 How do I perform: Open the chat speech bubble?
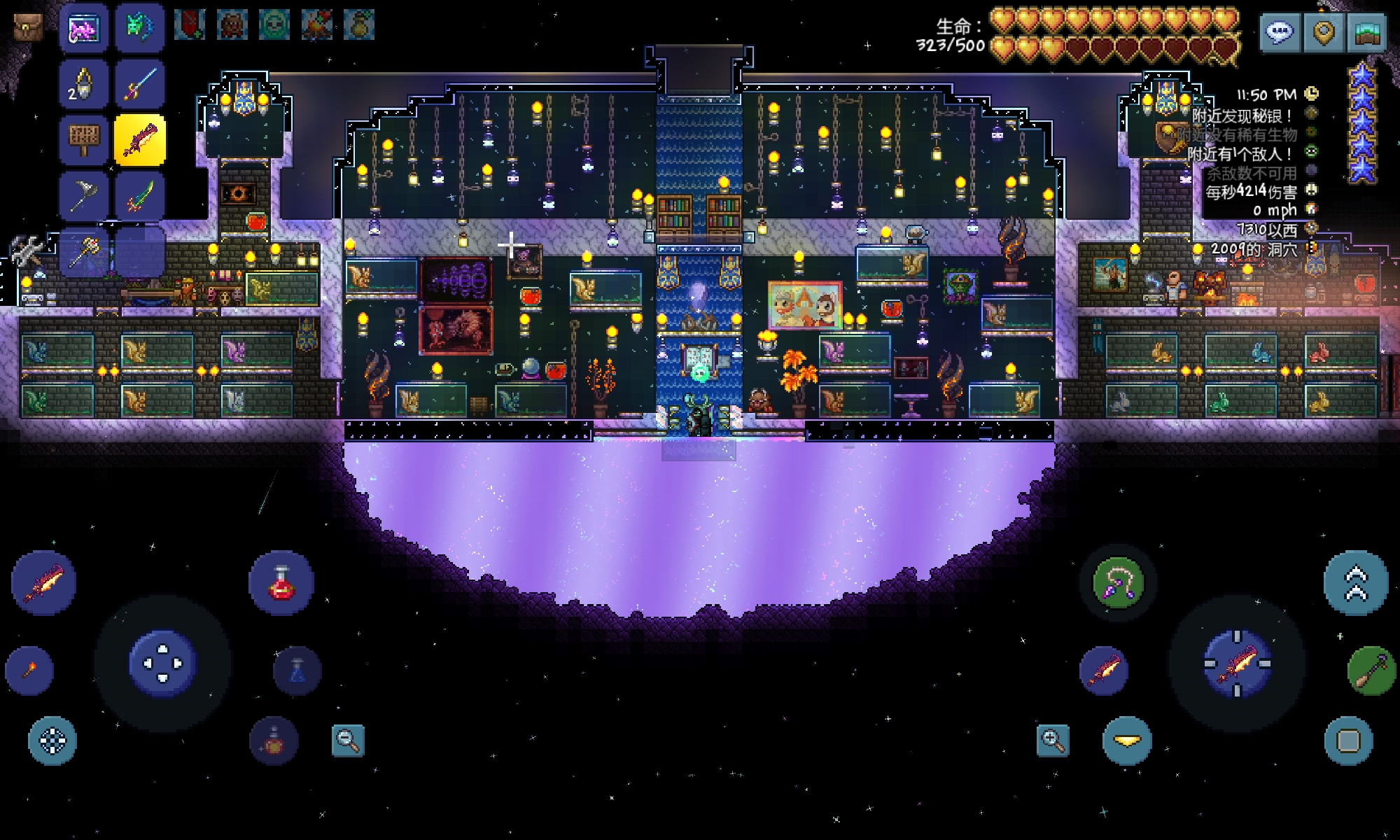(1280, 31)
